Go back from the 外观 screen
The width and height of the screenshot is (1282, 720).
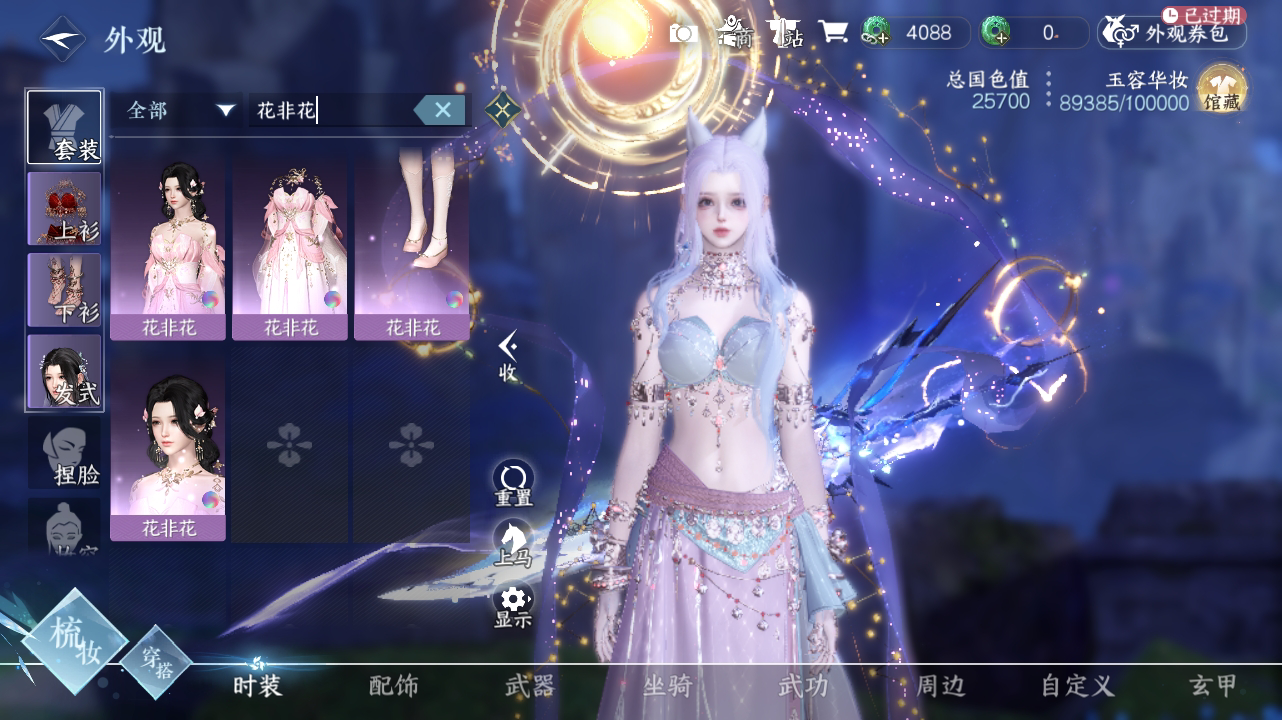pos(62,39)
